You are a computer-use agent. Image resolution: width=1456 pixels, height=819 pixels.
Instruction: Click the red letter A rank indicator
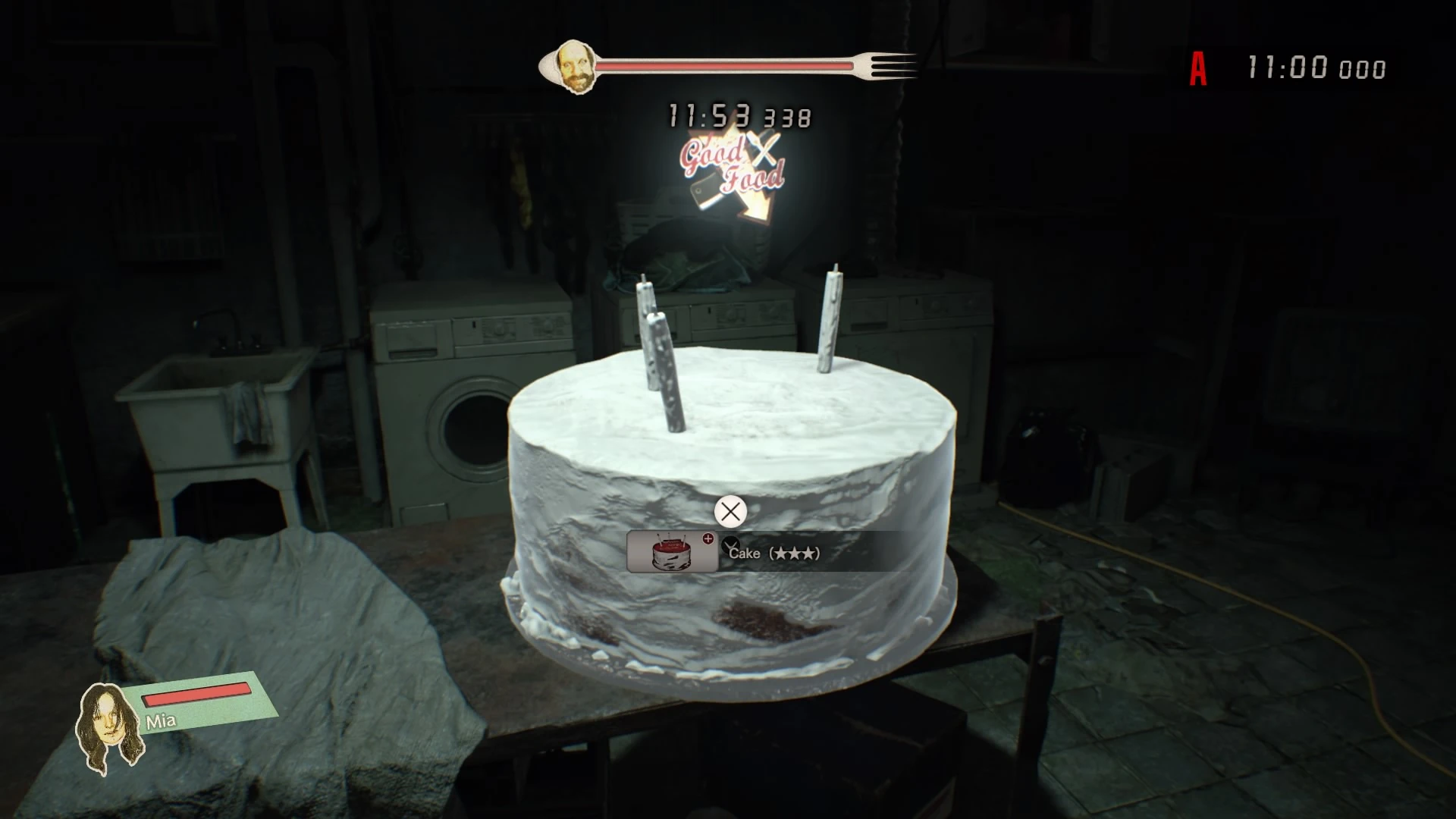pyautogui.click(x=1199, y=69)
